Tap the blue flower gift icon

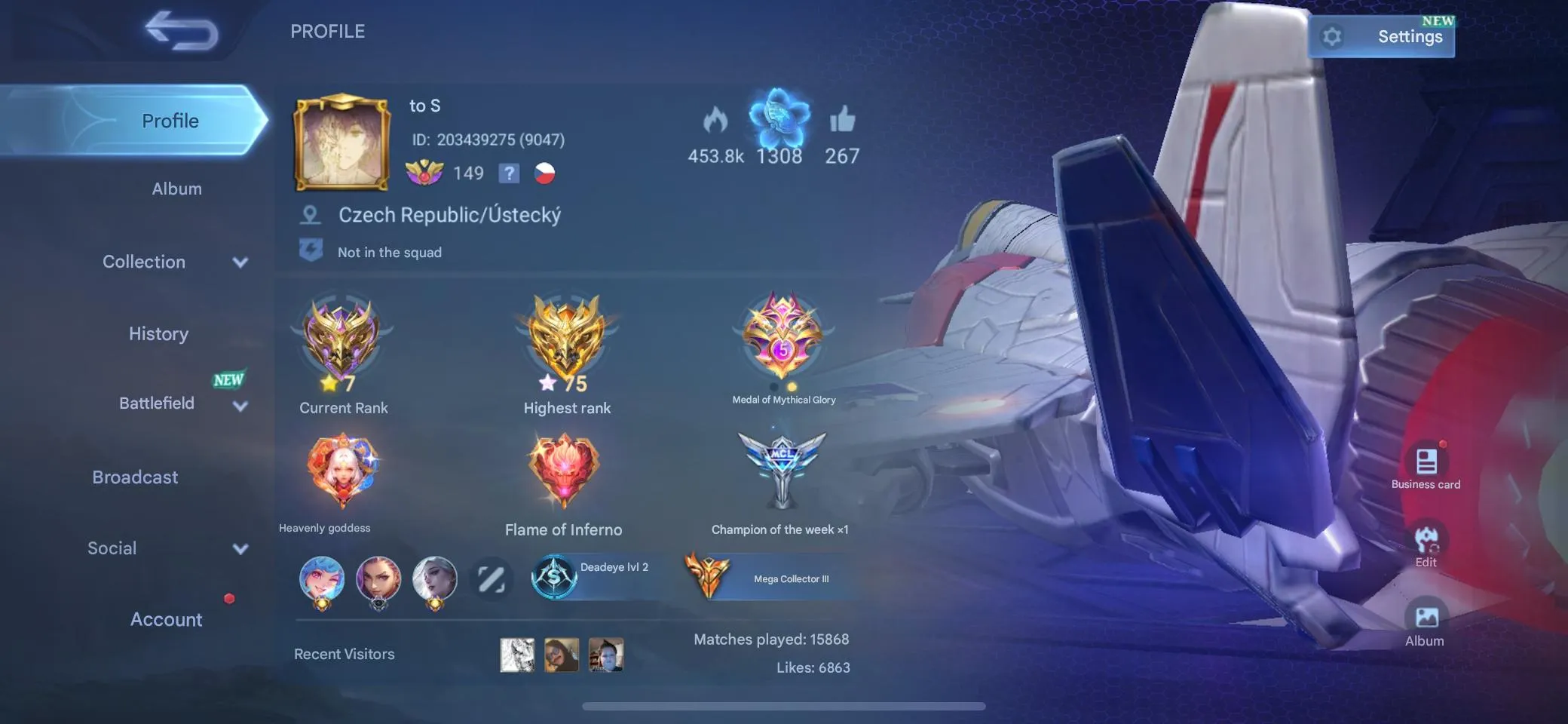point(779,119)
